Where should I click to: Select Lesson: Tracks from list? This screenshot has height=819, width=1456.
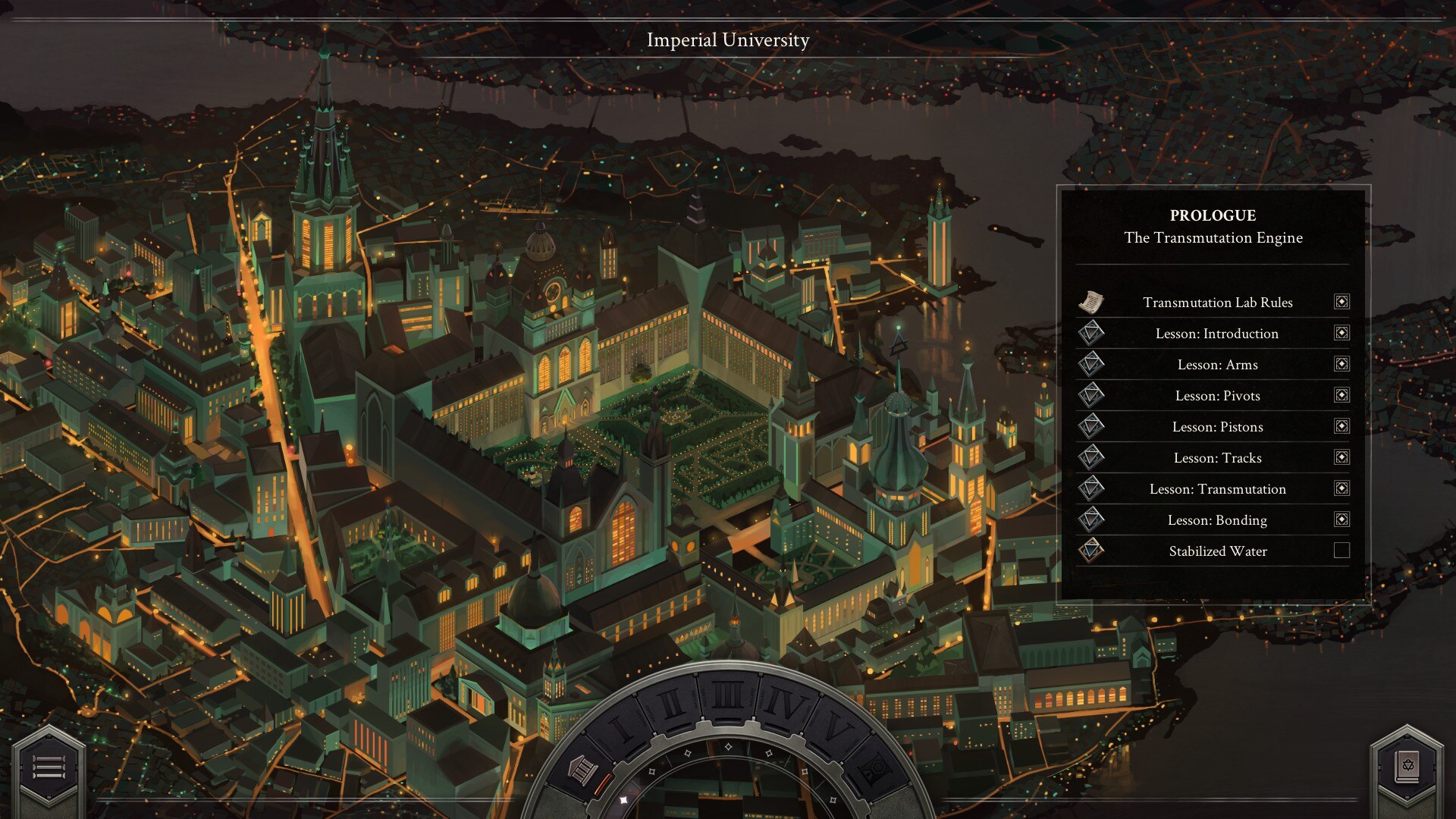click(1217, 458)
